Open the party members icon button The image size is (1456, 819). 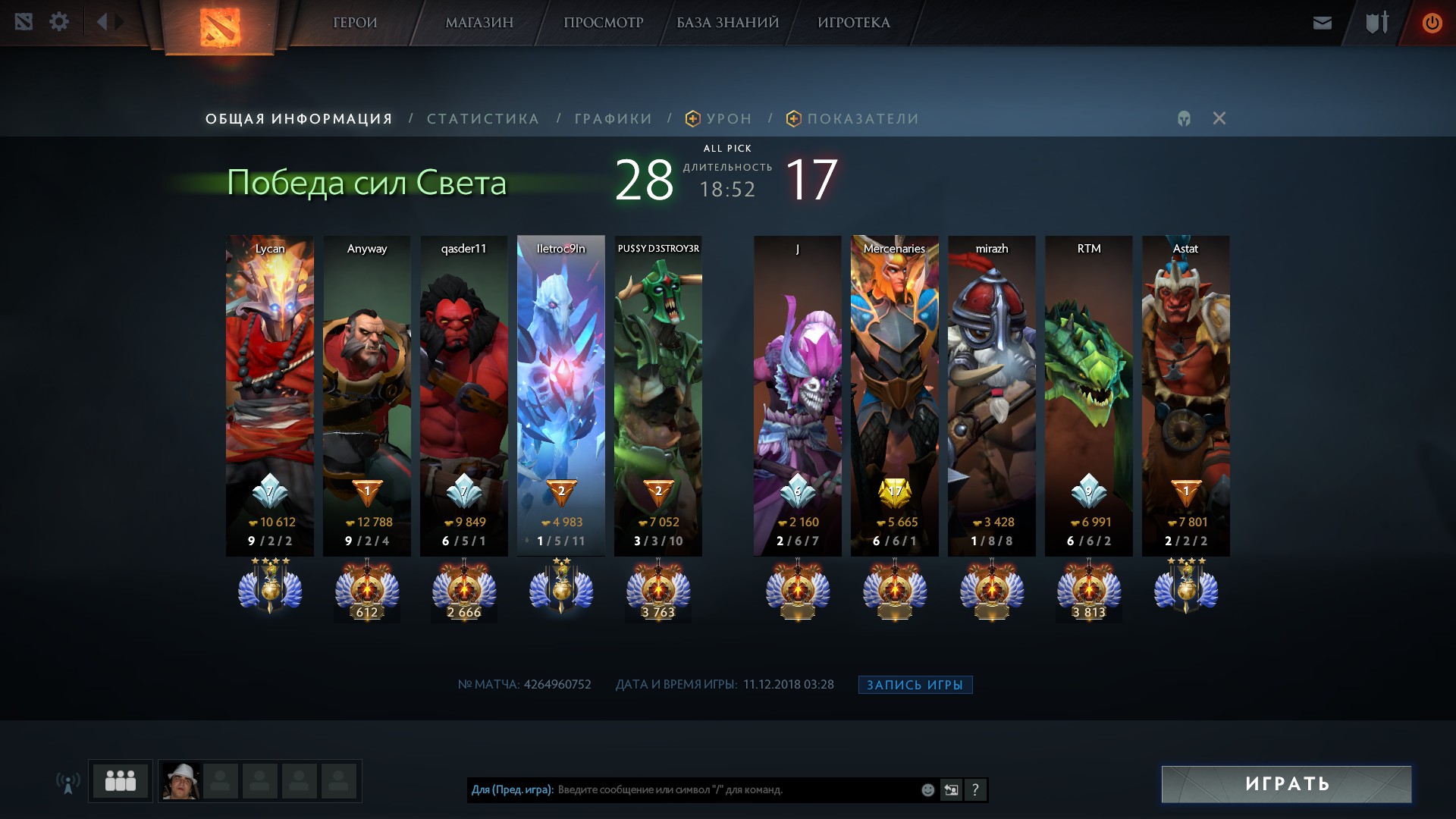pyautogui.click(x=121, y=781)
